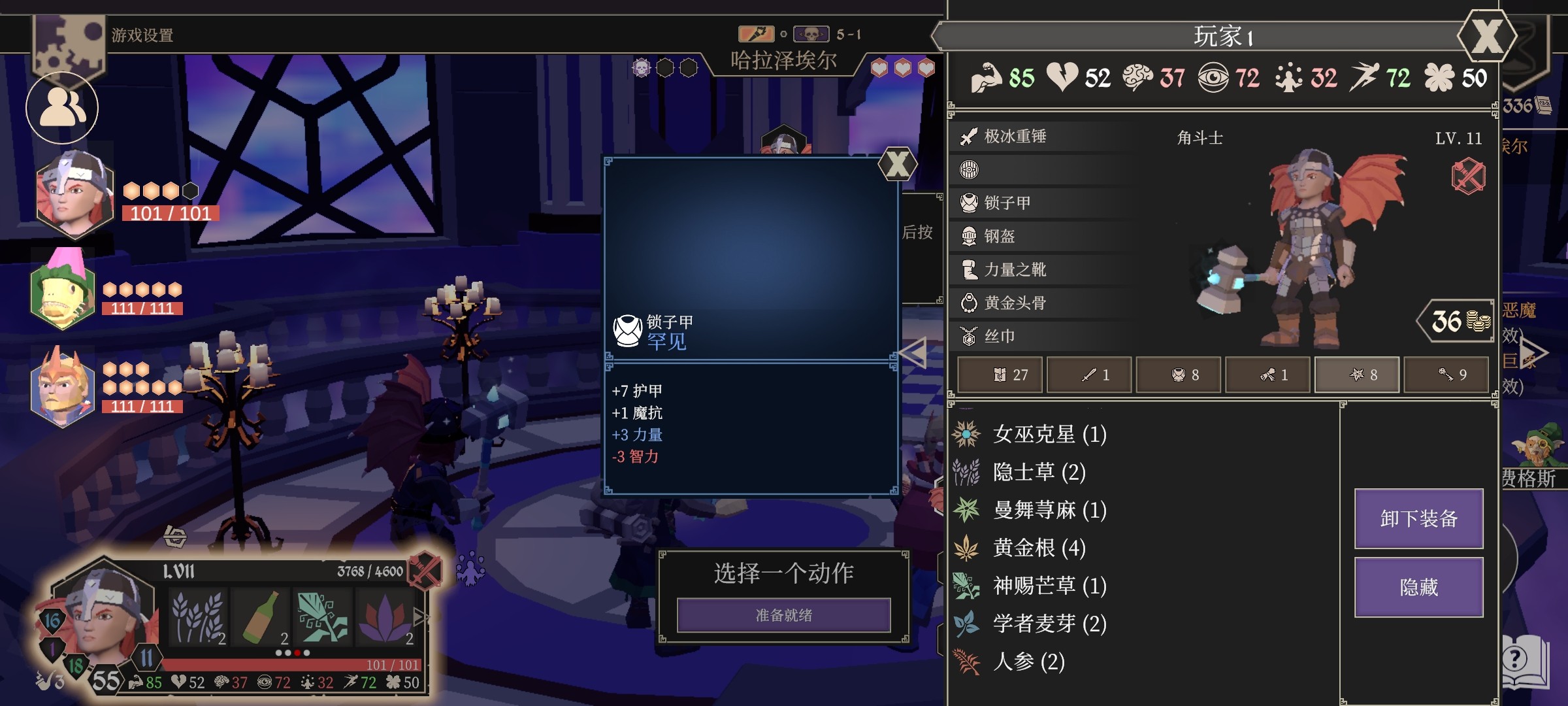The width and height of the screenshot is (1568, 706).
Task: Click the 卸下装备 unequip button
Action: click(x=1418, y=516)
